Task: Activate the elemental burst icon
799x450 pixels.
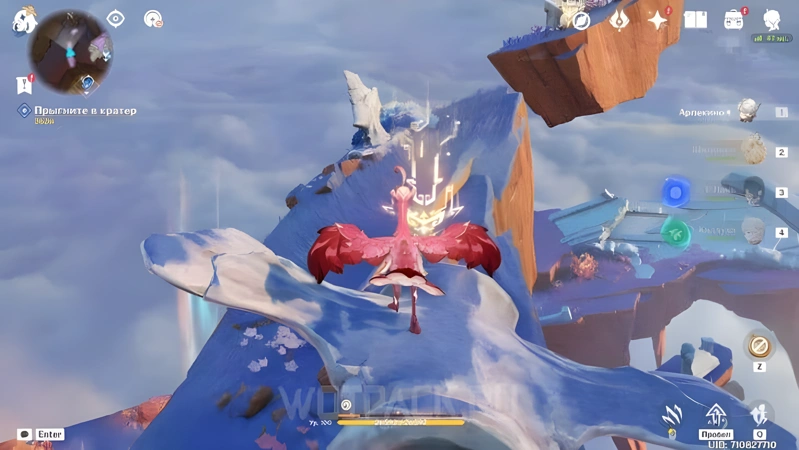Action: (x=760, y=415)
